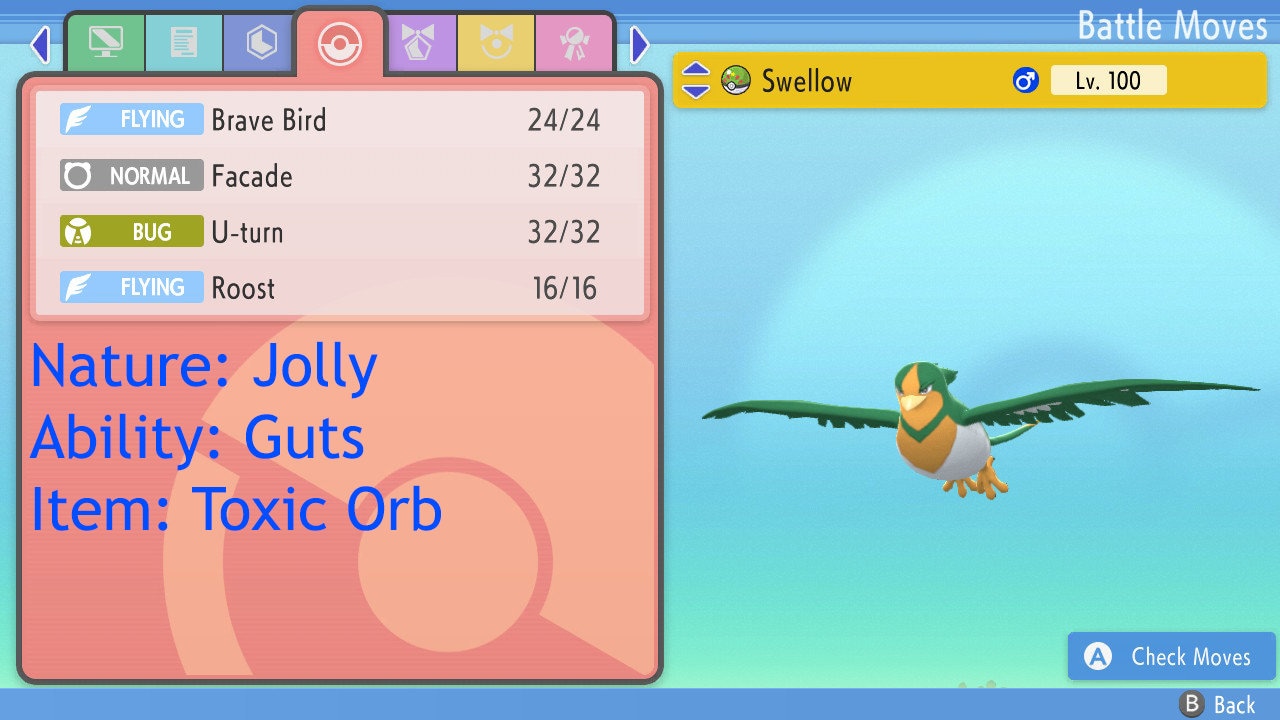
Task: Click the Nest Ball icon beside Swellow
Action: click(735, 80)
